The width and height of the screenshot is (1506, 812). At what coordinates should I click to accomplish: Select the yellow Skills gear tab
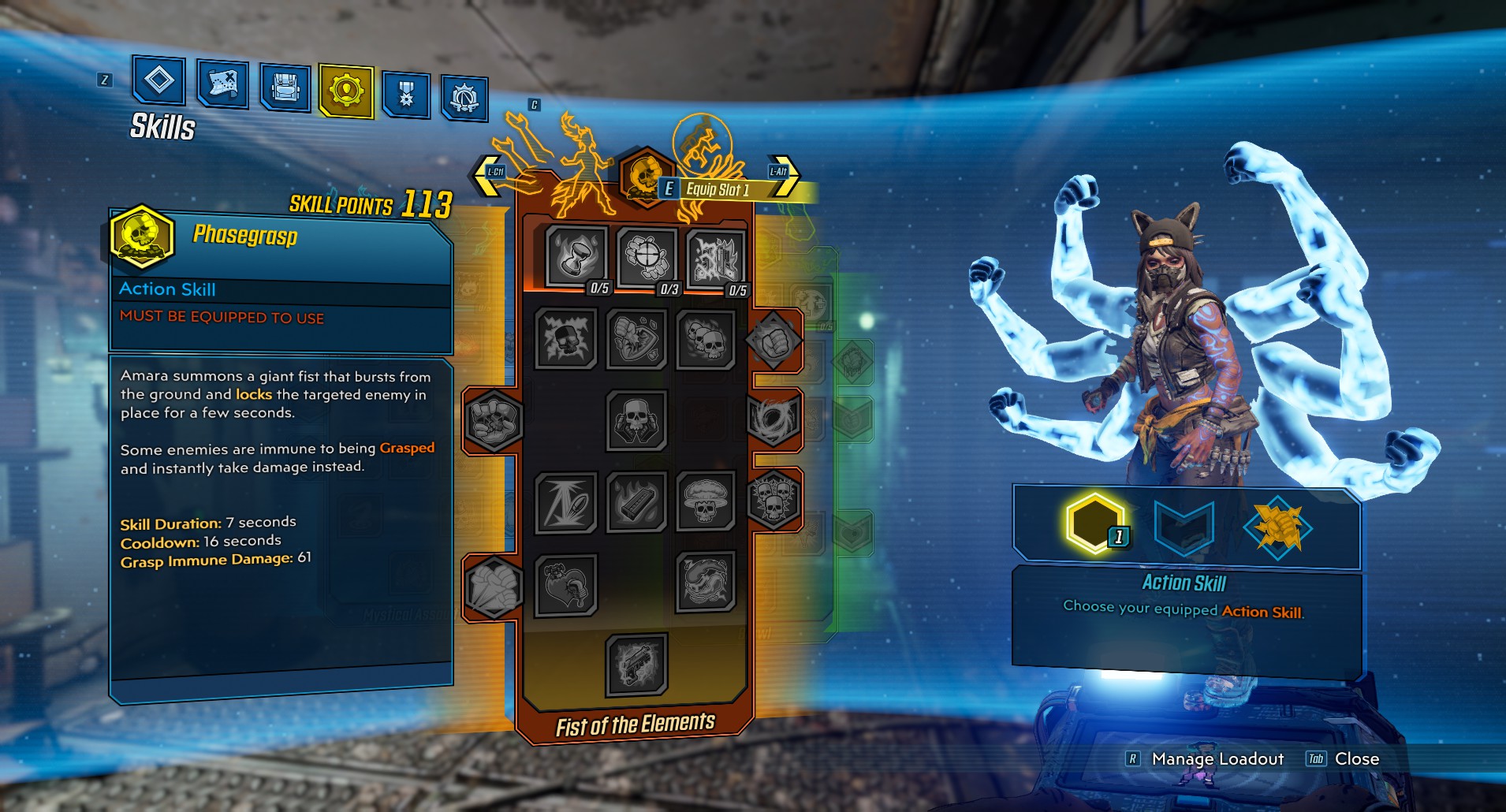[346, 91]
